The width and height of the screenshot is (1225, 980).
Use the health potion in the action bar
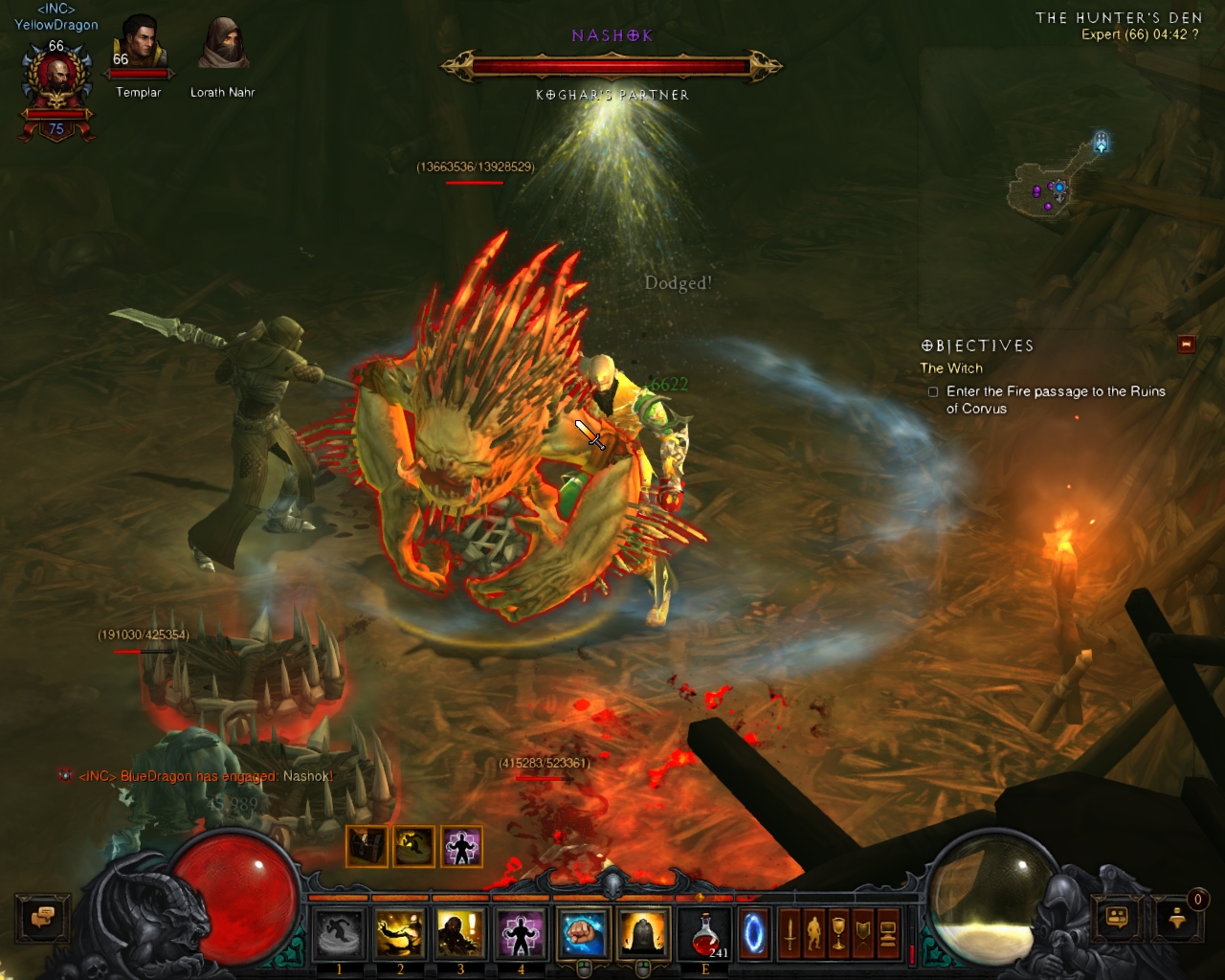704,932
